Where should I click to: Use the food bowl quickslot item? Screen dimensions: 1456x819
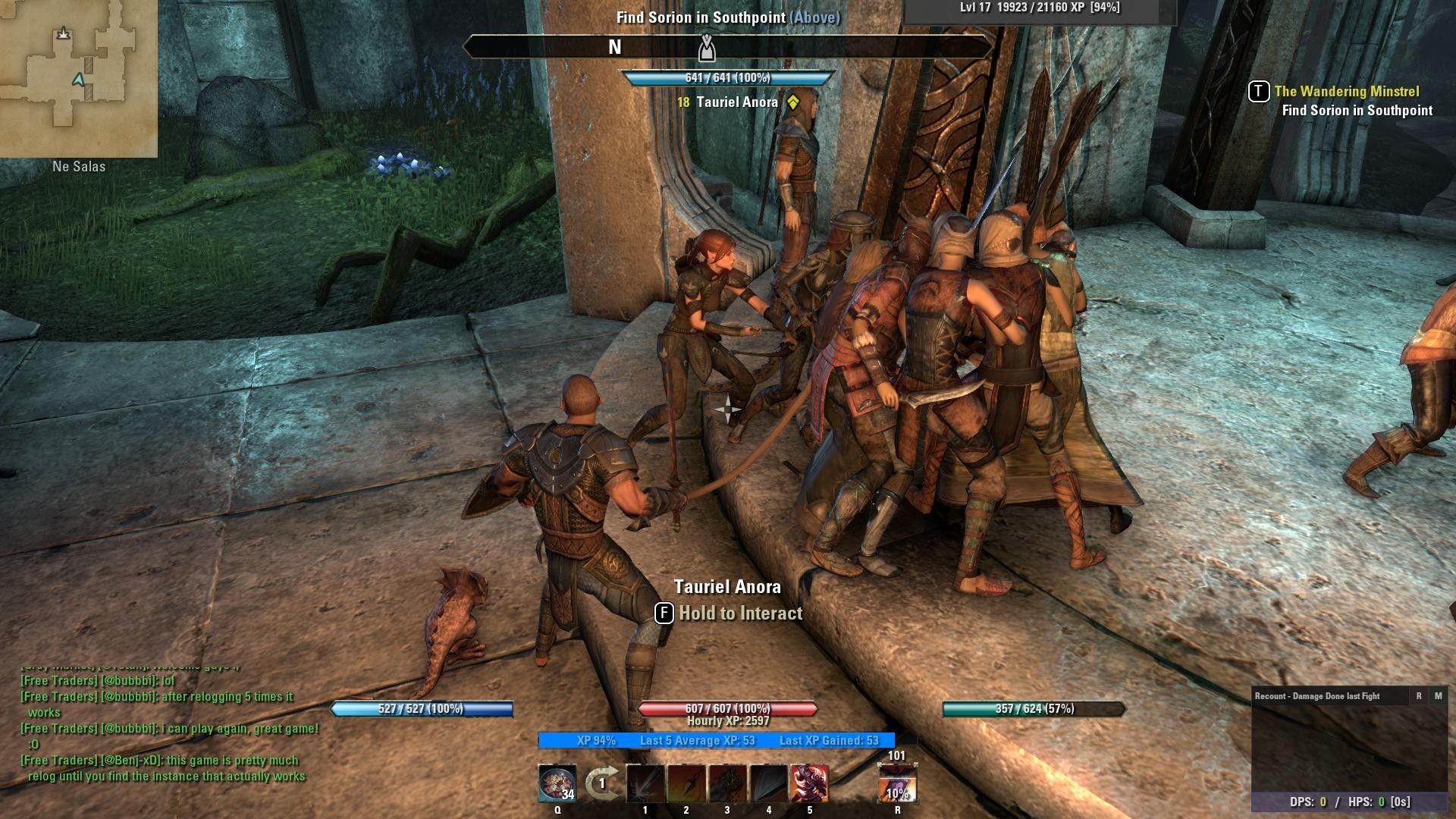click(557, 783)
